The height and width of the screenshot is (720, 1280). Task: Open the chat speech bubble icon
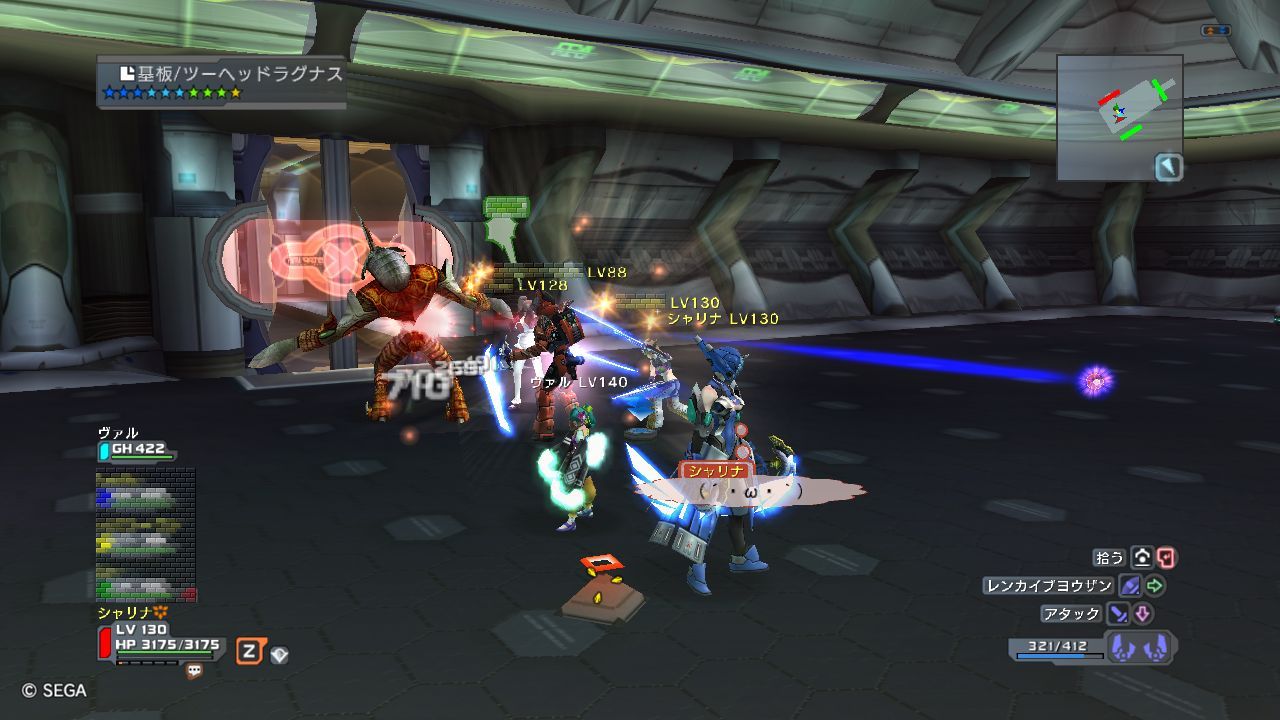pos(194,672)
